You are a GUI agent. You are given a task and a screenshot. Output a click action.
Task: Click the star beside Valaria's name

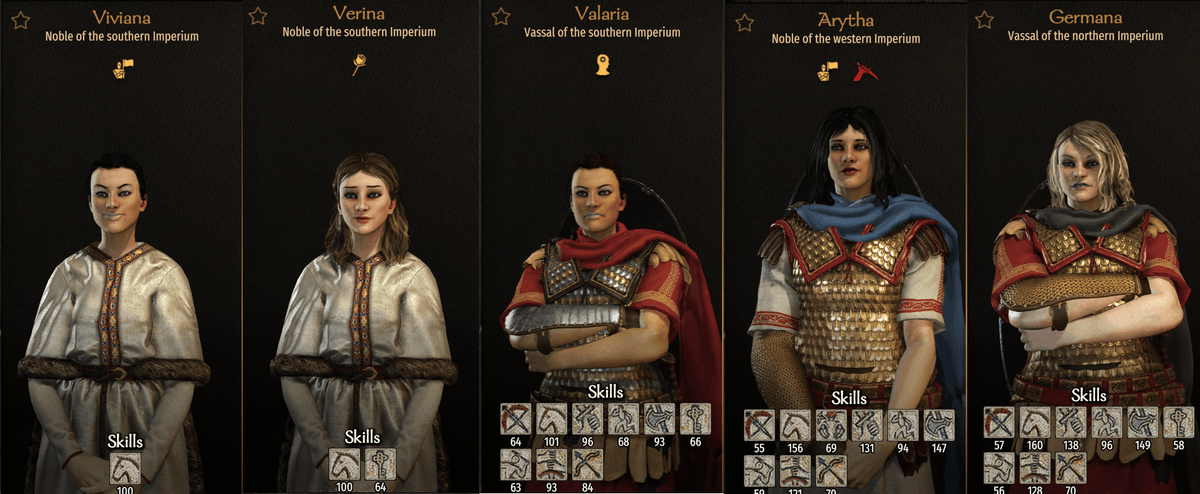[x=502, y=16]
